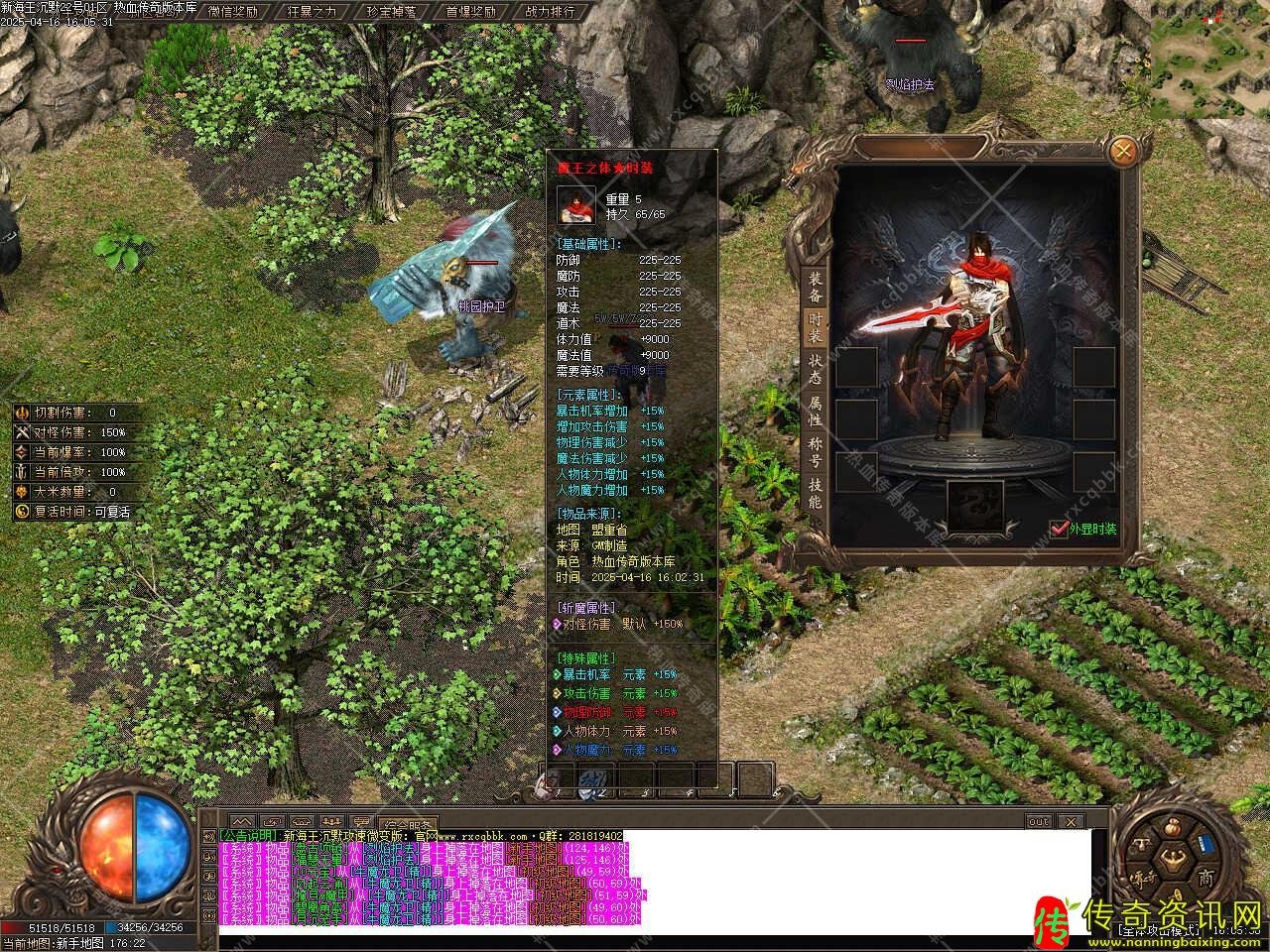This screenshot has width=1270, height=952.
Task: Show the 战力排行 power ranking
Action: click(x=549, y=12)
